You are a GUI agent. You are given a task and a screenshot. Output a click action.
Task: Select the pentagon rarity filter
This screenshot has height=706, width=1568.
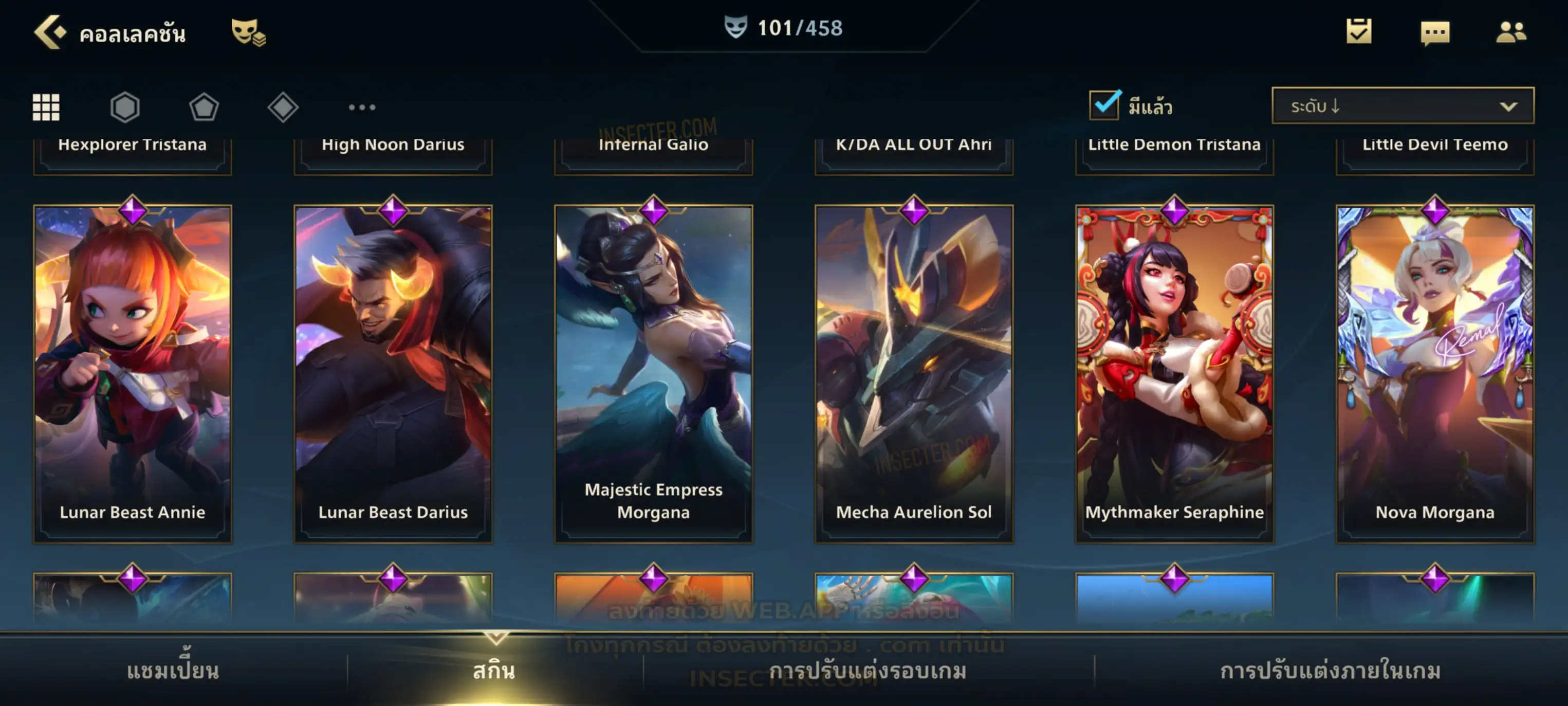click(204, 107)
